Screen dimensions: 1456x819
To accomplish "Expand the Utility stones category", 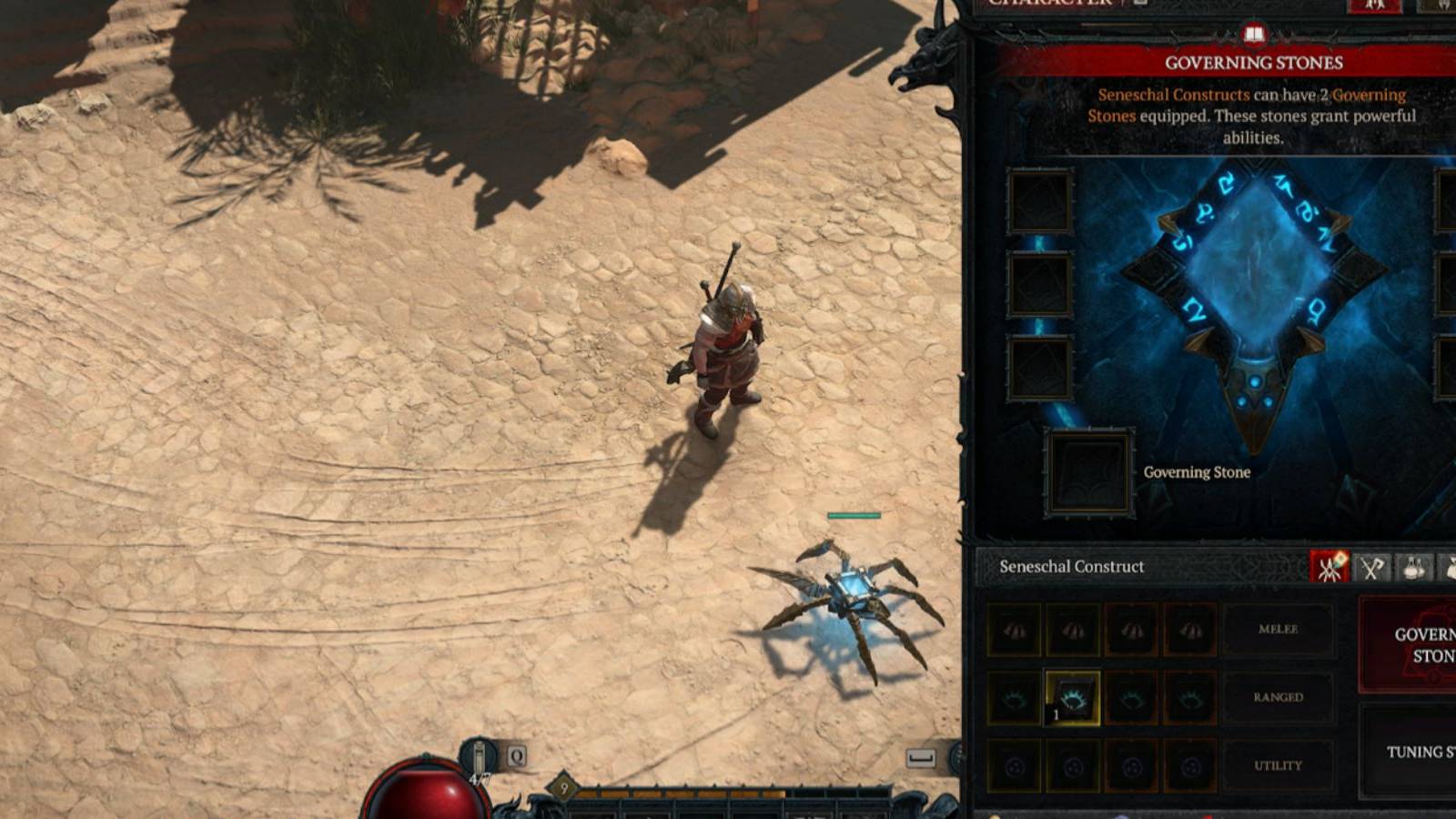I will [x=1279, y=765].
